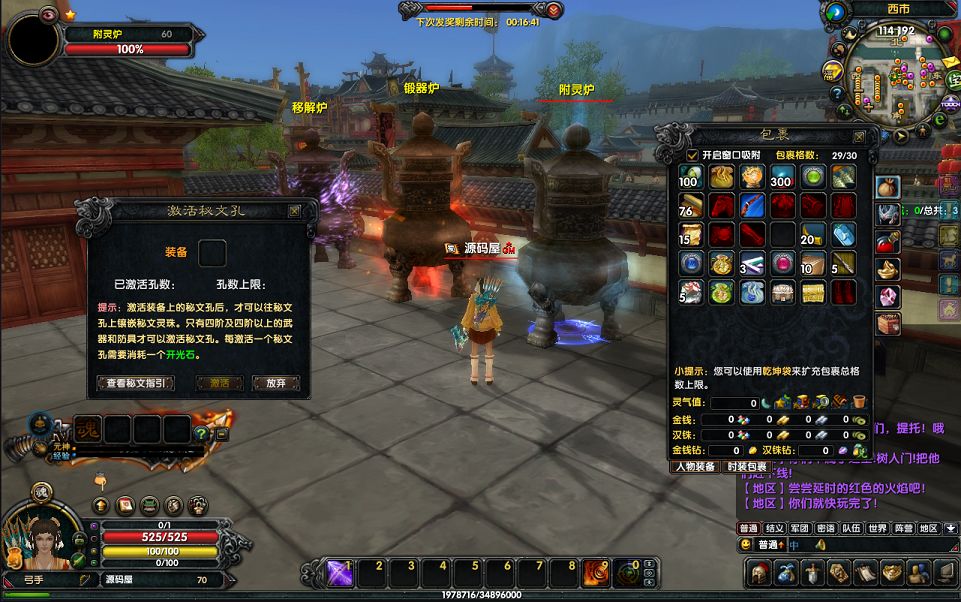This screenshot has height=602, width=961.
Task: Toggle the 开启窗口吸附 checkbox
Action: coord(692,155)
